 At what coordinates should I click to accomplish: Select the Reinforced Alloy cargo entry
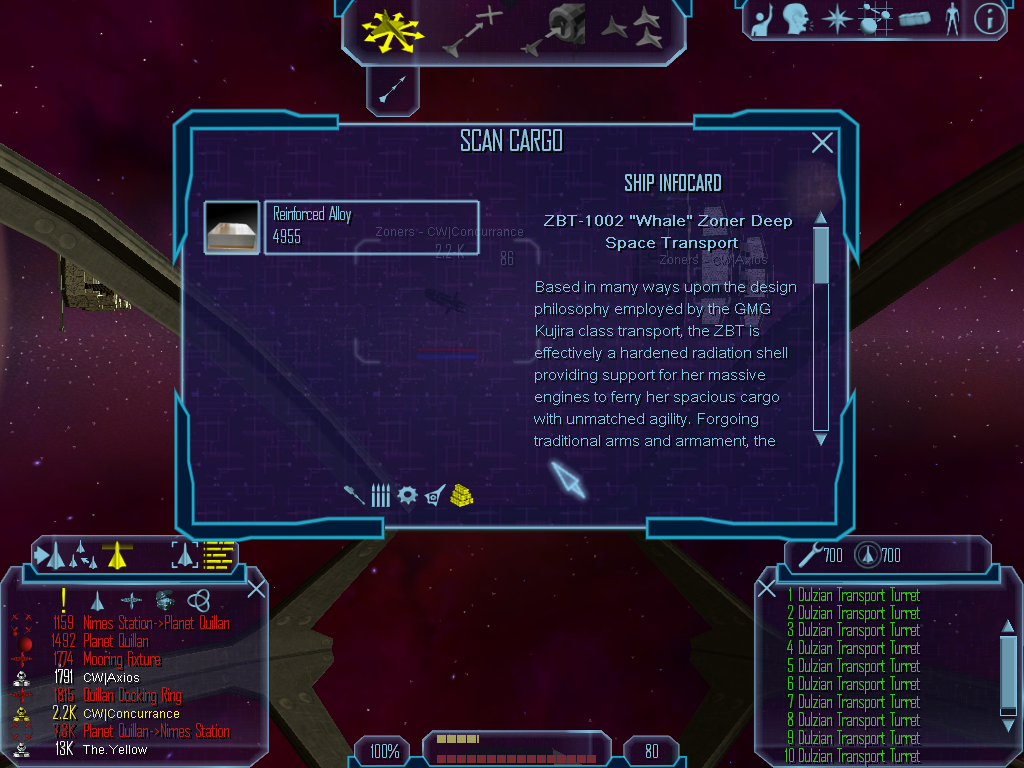pos(341,227)
